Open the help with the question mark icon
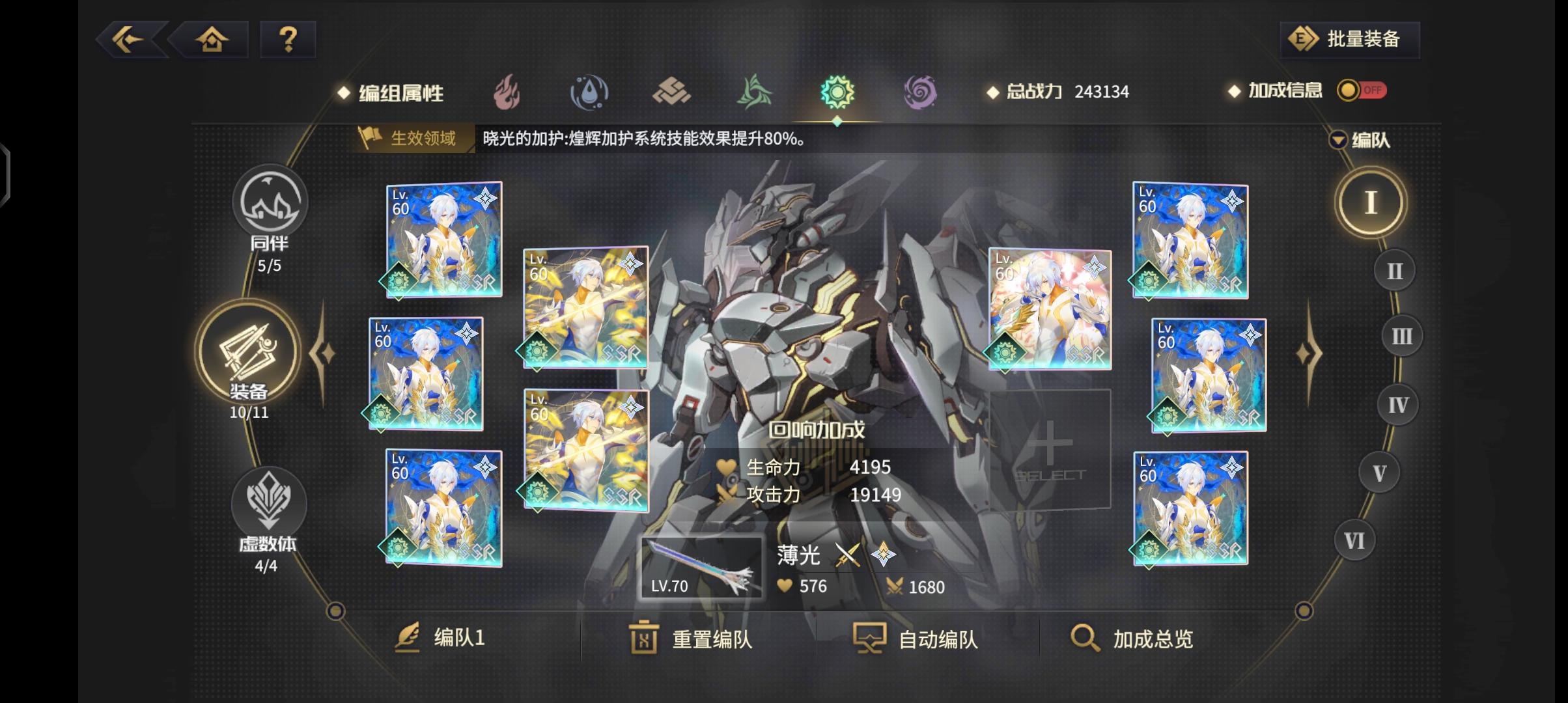The width and height of the screenshot is (1568, 703). (288, 40)
